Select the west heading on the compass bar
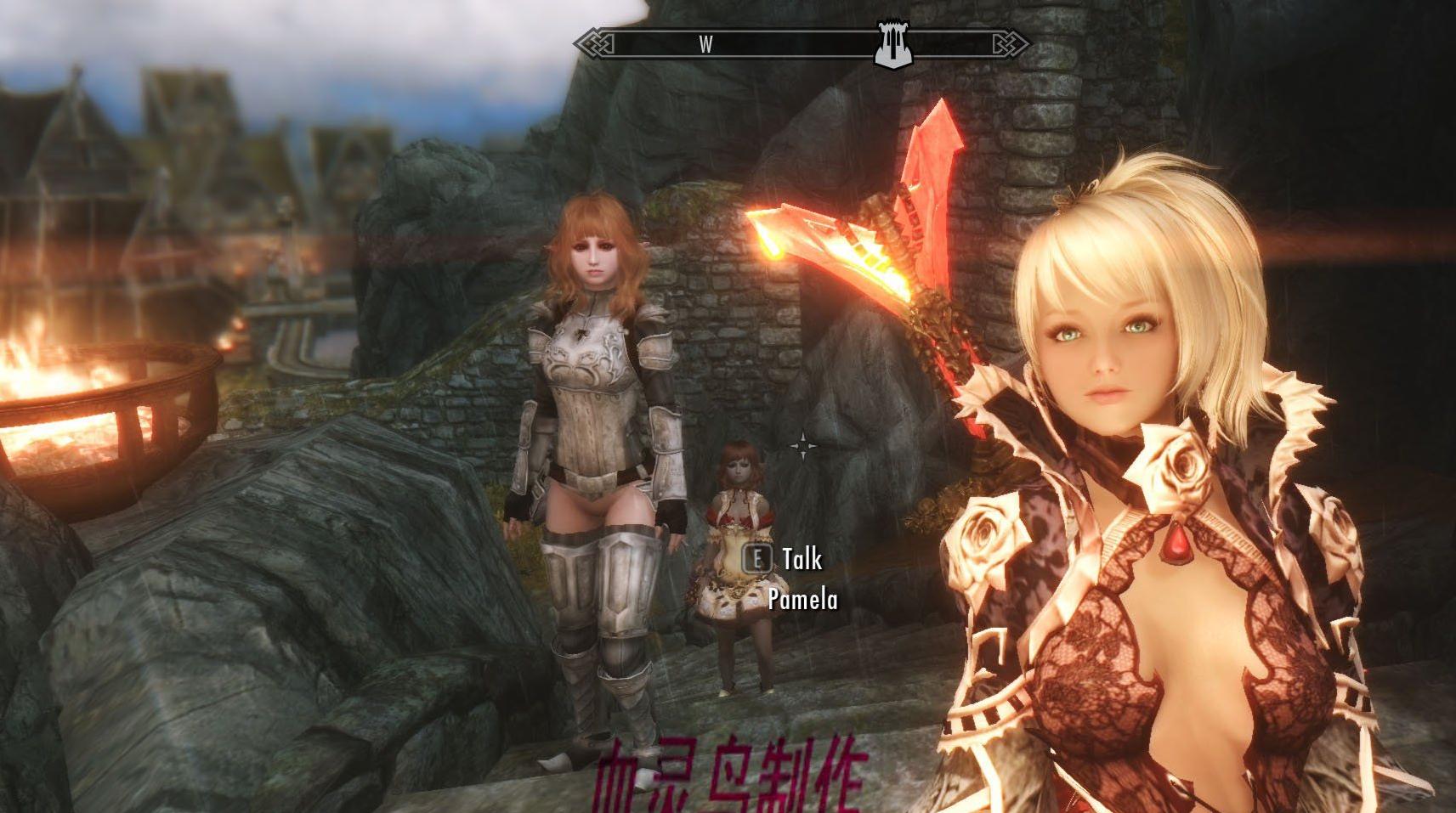Viewport: 1456px width, 813px height. pos(705,44)
